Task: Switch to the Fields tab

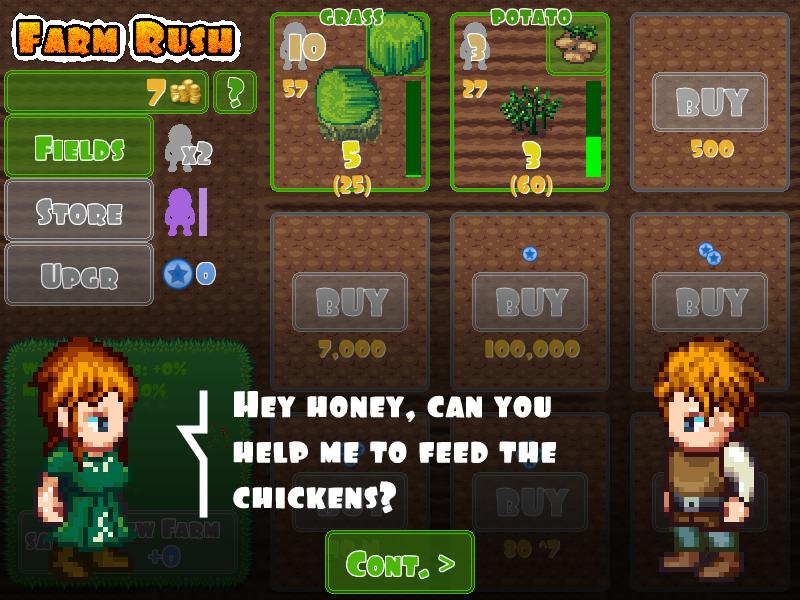Action: [79, 148]
